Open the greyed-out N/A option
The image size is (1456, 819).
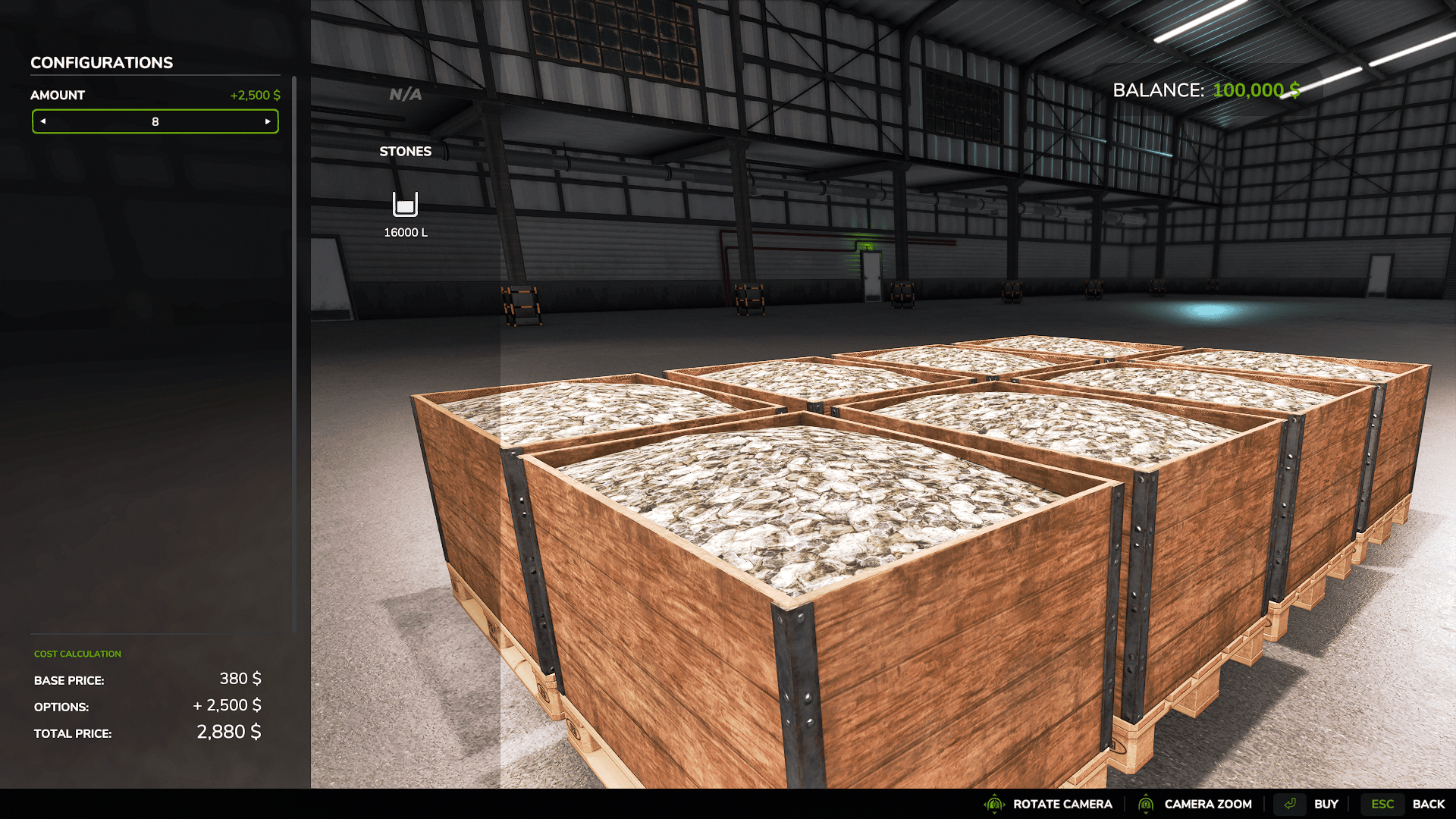coord(404,94)
